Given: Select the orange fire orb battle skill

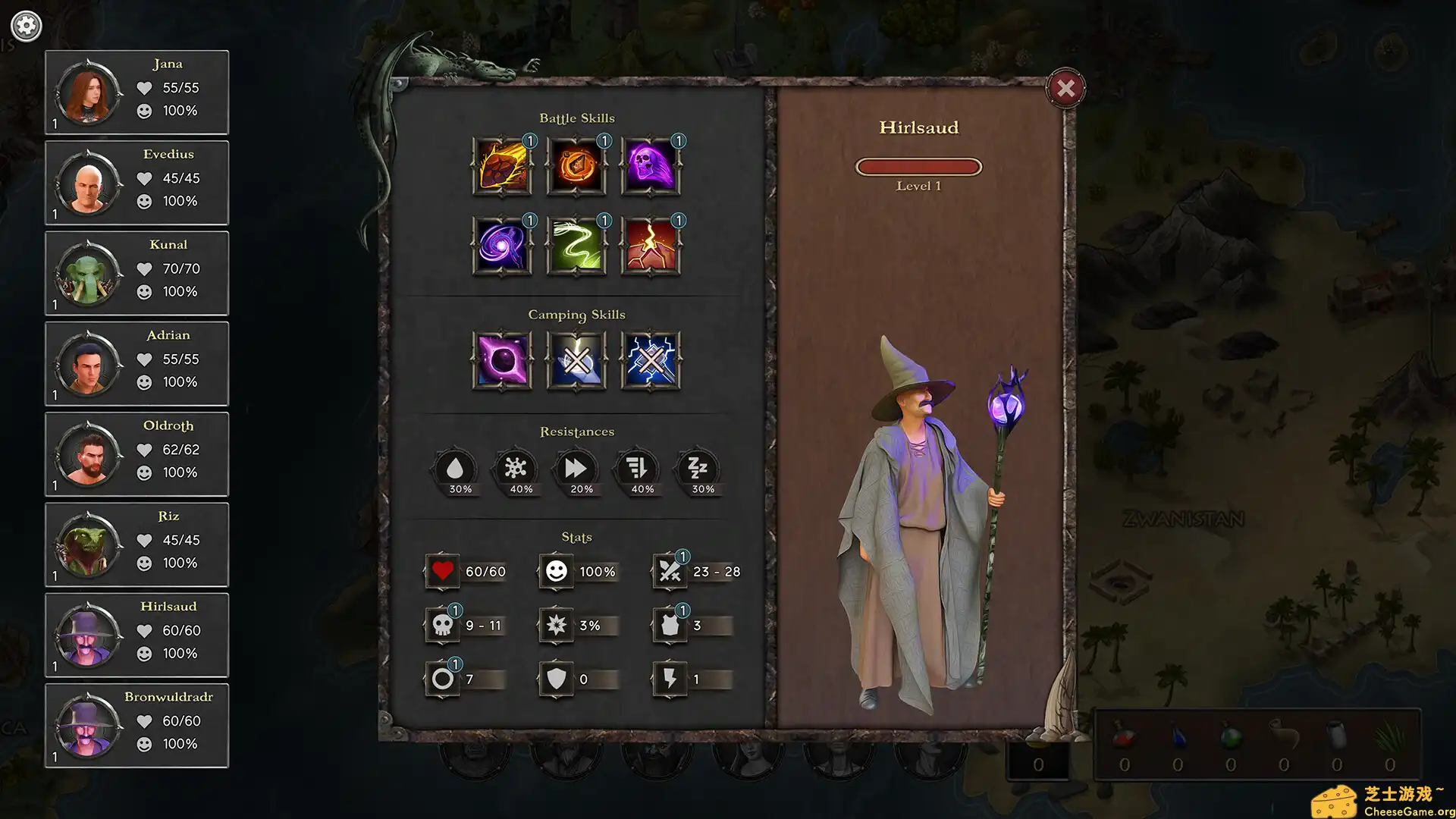Looking at the screenshot, I should 576,166.
